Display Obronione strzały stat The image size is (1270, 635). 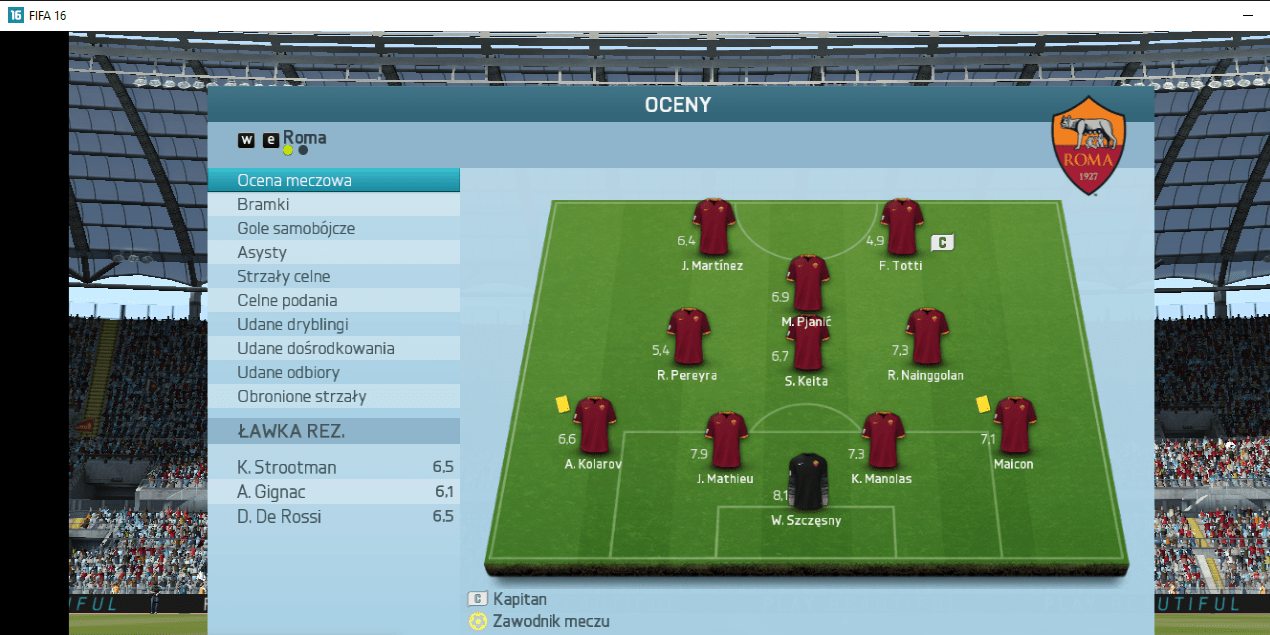[x=333, y=397]
